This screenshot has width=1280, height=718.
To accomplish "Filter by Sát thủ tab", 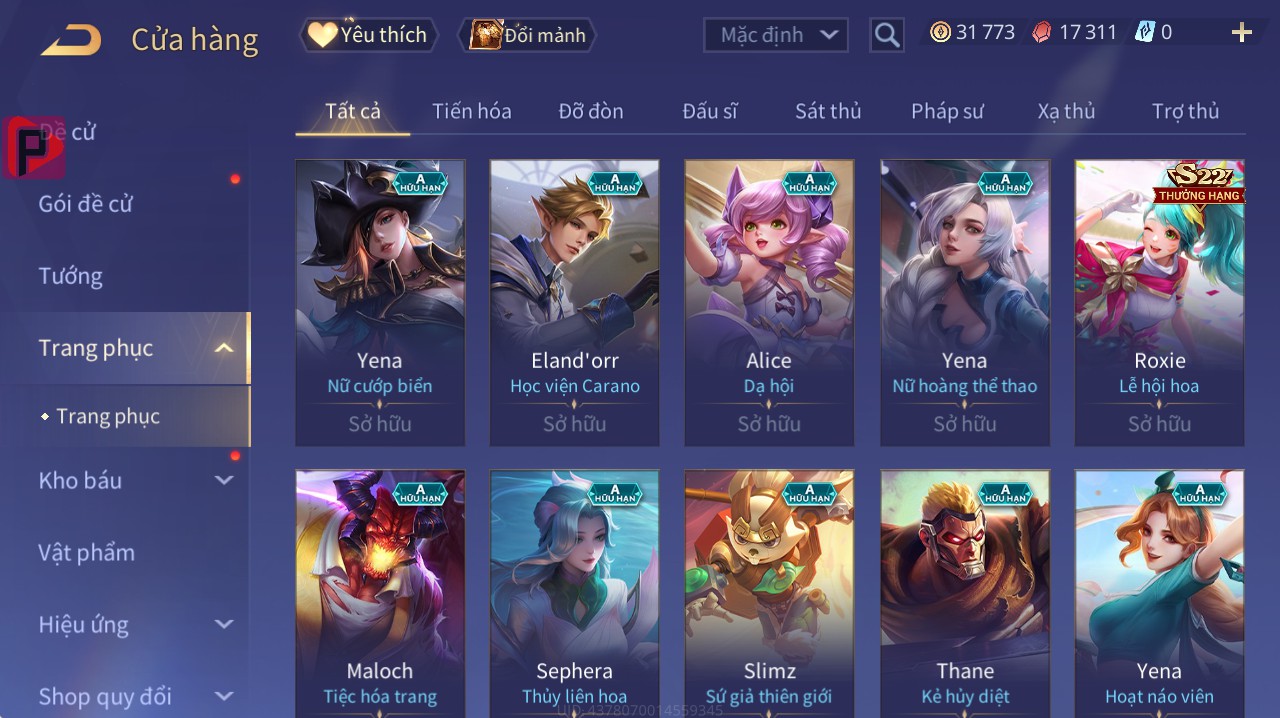I will tap(828, 111).
